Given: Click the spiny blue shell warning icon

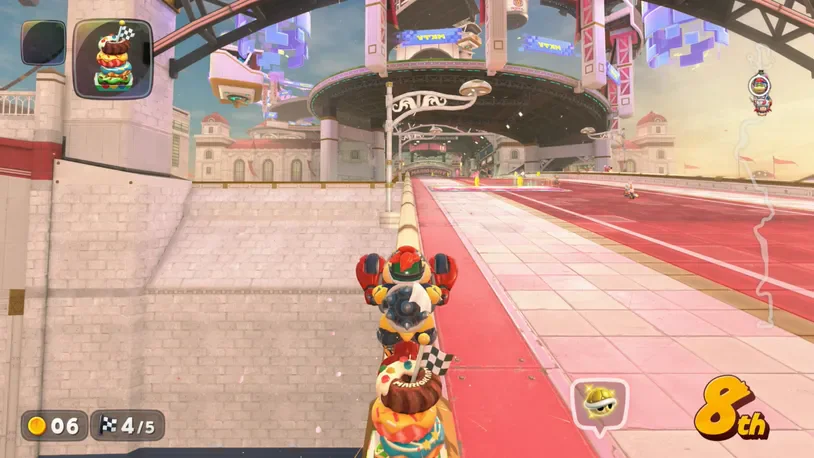Looking at the screenshot, I should coord(598,404).
